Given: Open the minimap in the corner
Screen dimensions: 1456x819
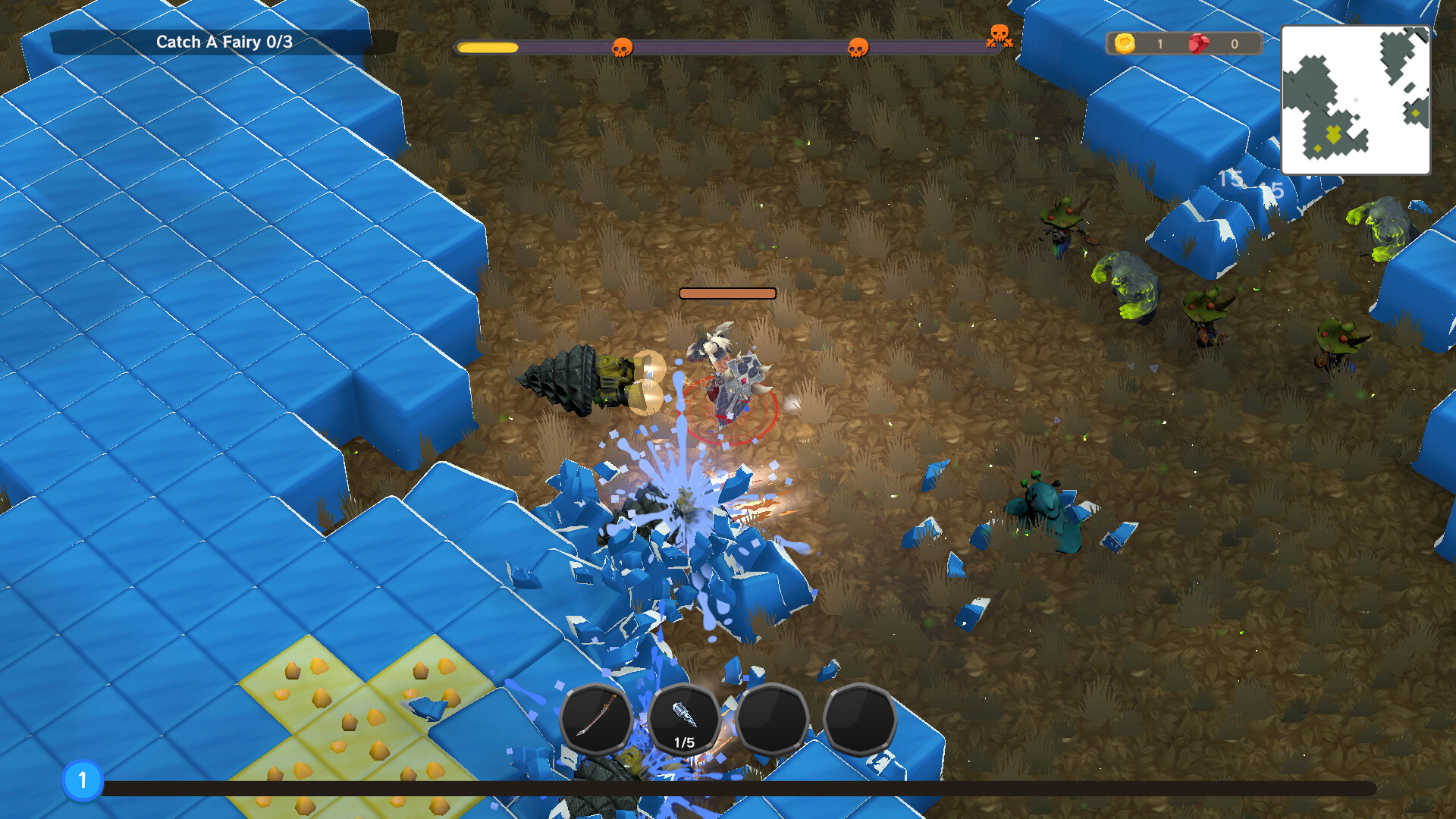Looking at the screenshot, I should (x=1355, y=99).
